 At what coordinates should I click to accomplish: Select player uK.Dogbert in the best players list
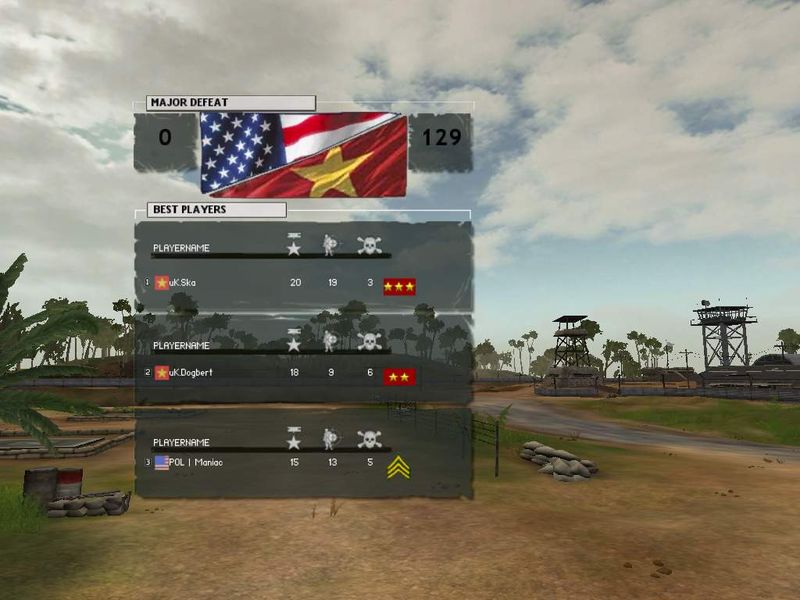click(x=191, y=373)
